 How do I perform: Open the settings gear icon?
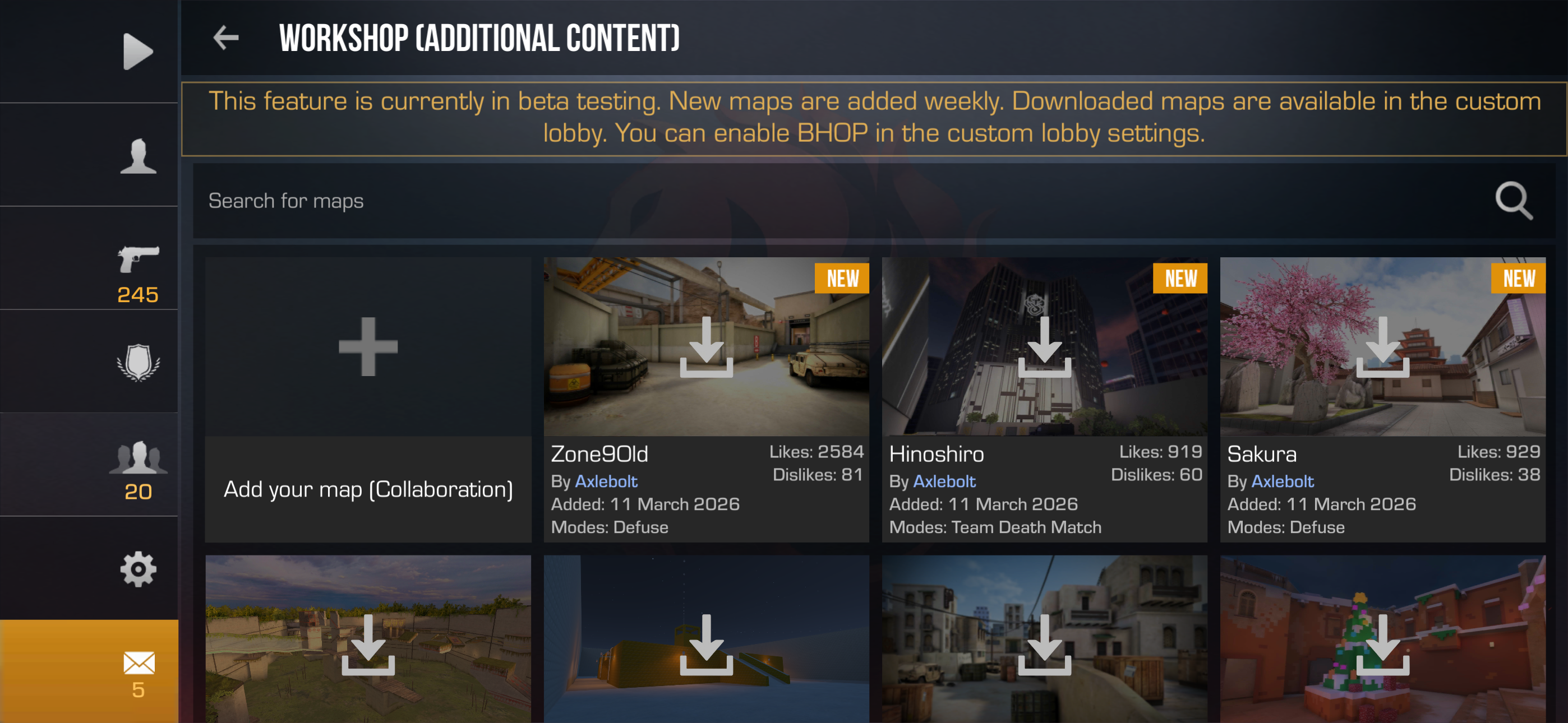(139, 568)
